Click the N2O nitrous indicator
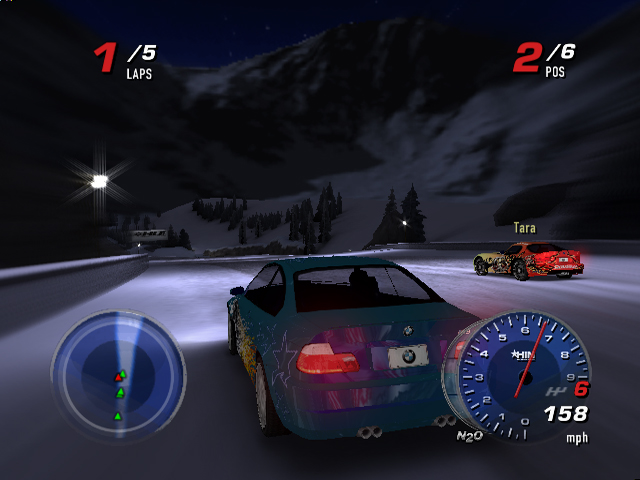Viewport: 640px width, 480px height. click(469, 435)
